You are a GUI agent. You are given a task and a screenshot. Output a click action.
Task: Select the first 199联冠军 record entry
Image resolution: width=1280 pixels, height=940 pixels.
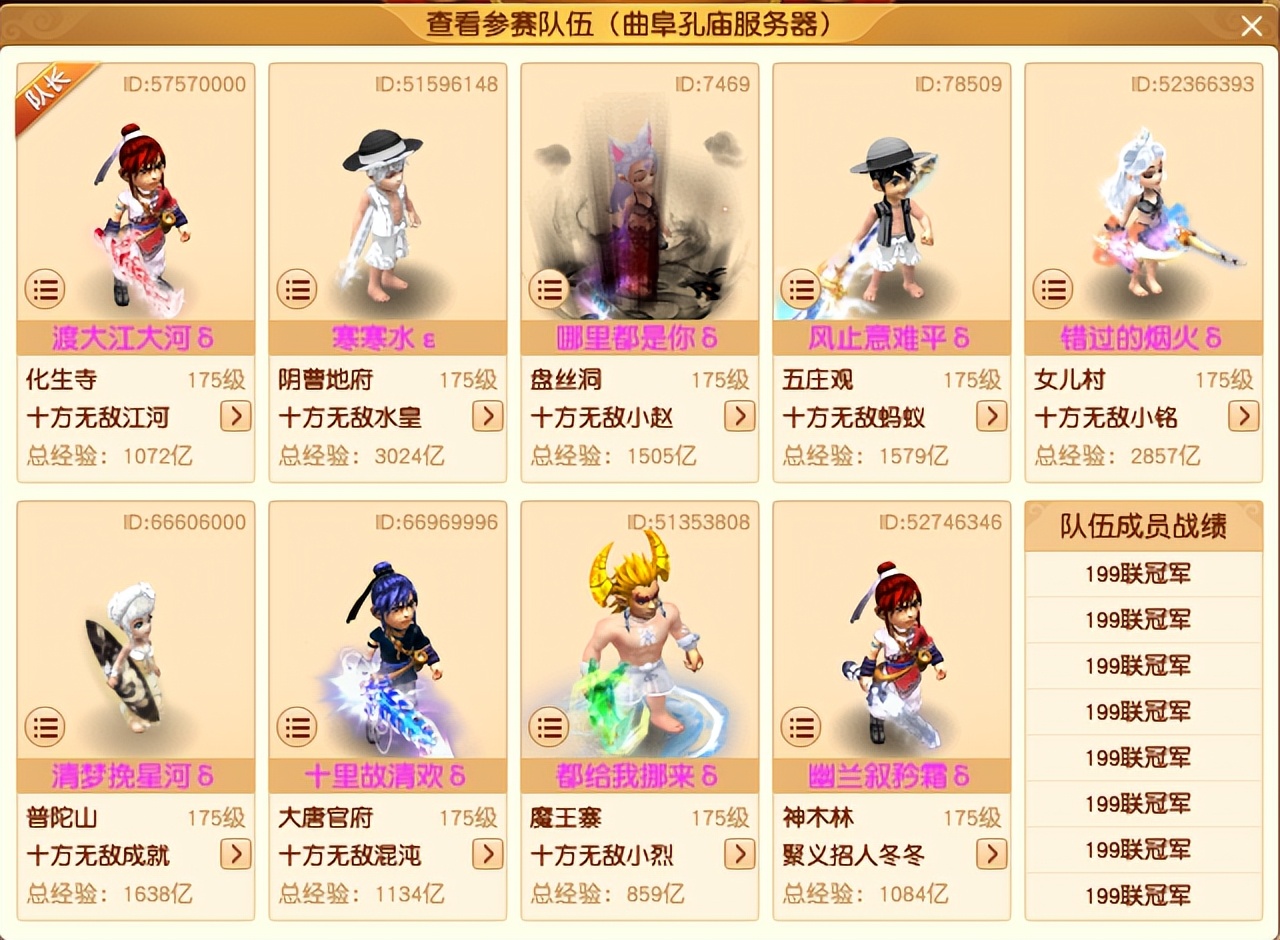point(1143,574)
